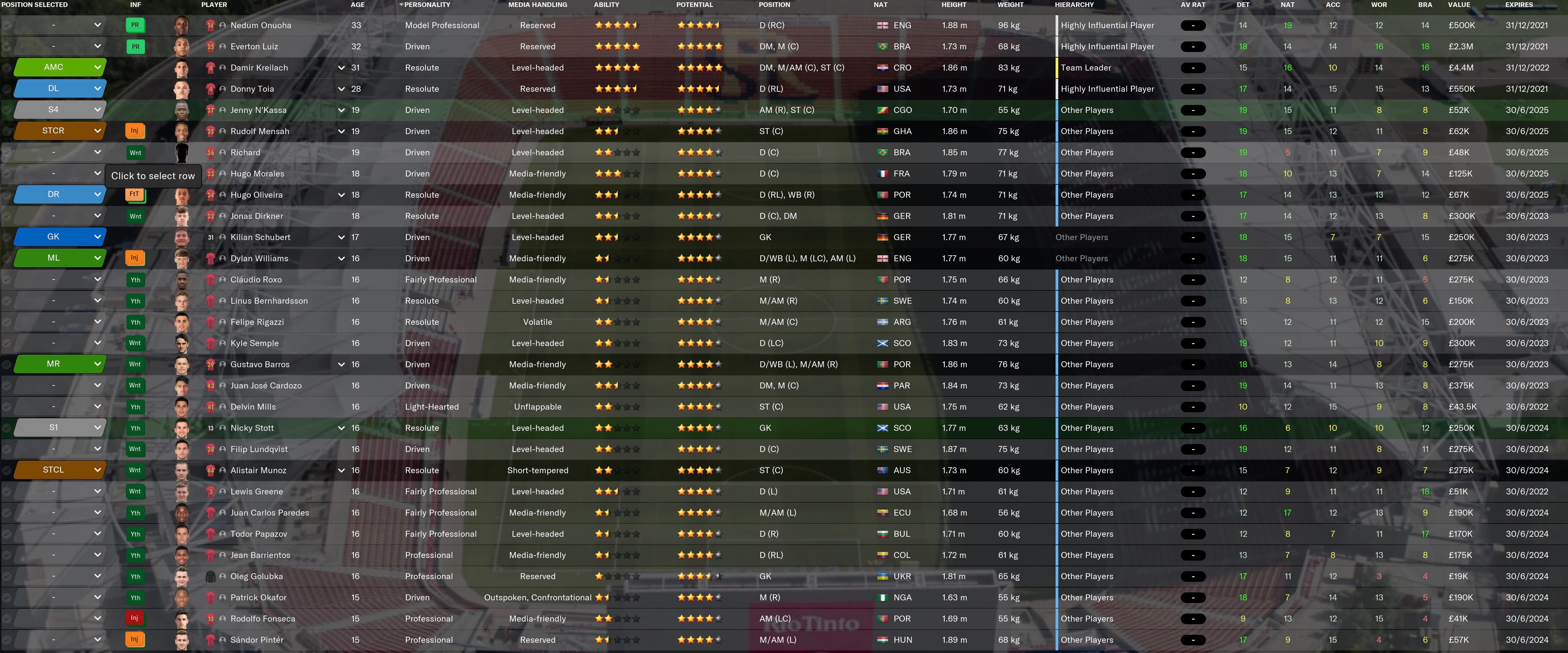Click the FtT fitness icon beside Hugo Oliveira
The width and height of the screenshot is (1568, 653).
[x=135, y=195]
